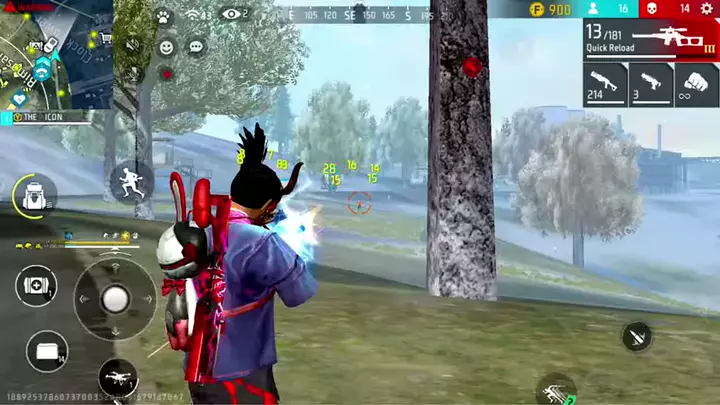
Task: Tap the pet paw icon
Action: click(163, 17)
